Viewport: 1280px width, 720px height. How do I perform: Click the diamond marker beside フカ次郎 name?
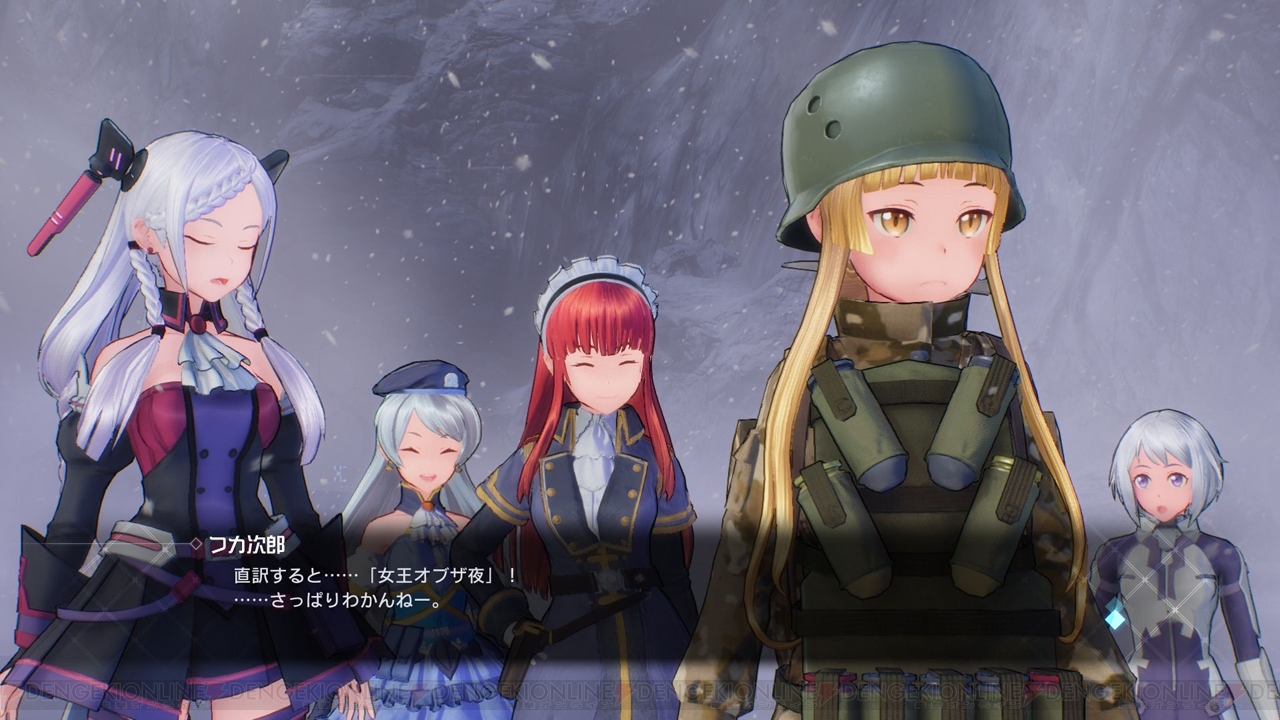[194, 543]
